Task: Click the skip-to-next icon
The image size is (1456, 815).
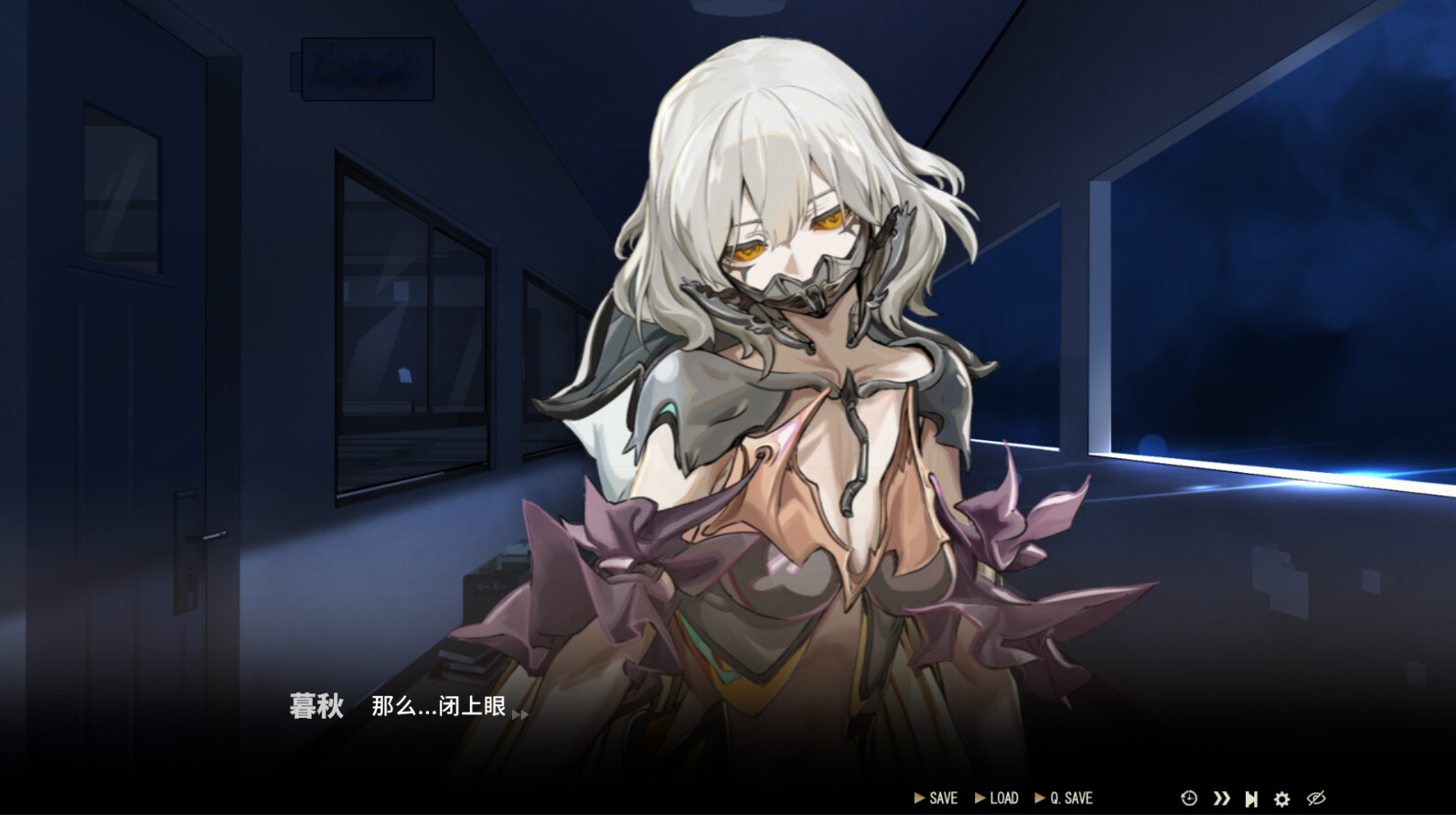Action: [1251, 799]
